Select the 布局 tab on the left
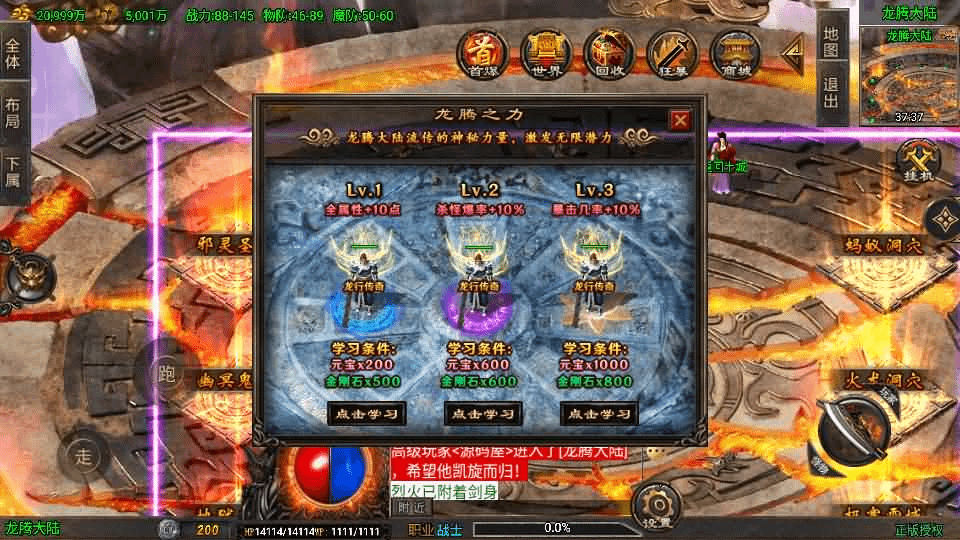The image size is (960, 540). (13, 113)
